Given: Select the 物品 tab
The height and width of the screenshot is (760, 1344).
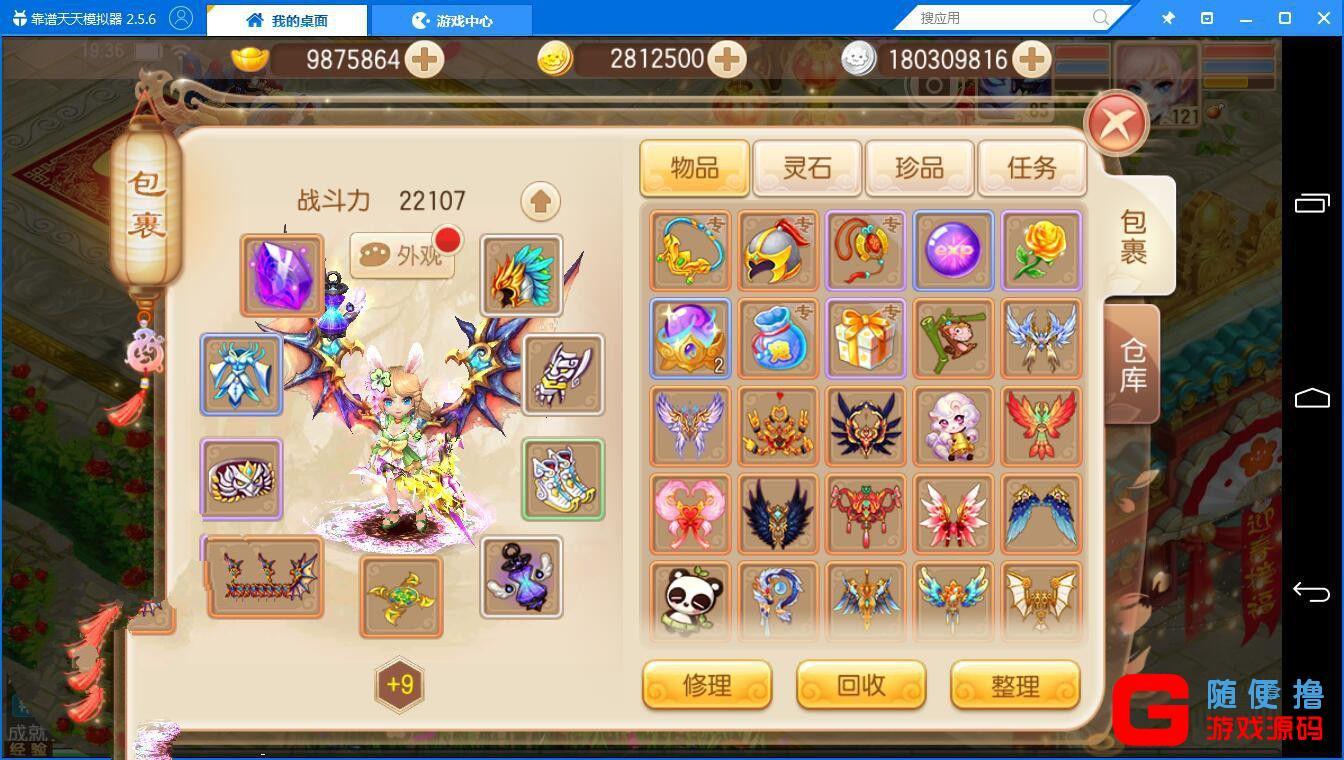Looking at the screenshot, I should (x=694, y=167).
